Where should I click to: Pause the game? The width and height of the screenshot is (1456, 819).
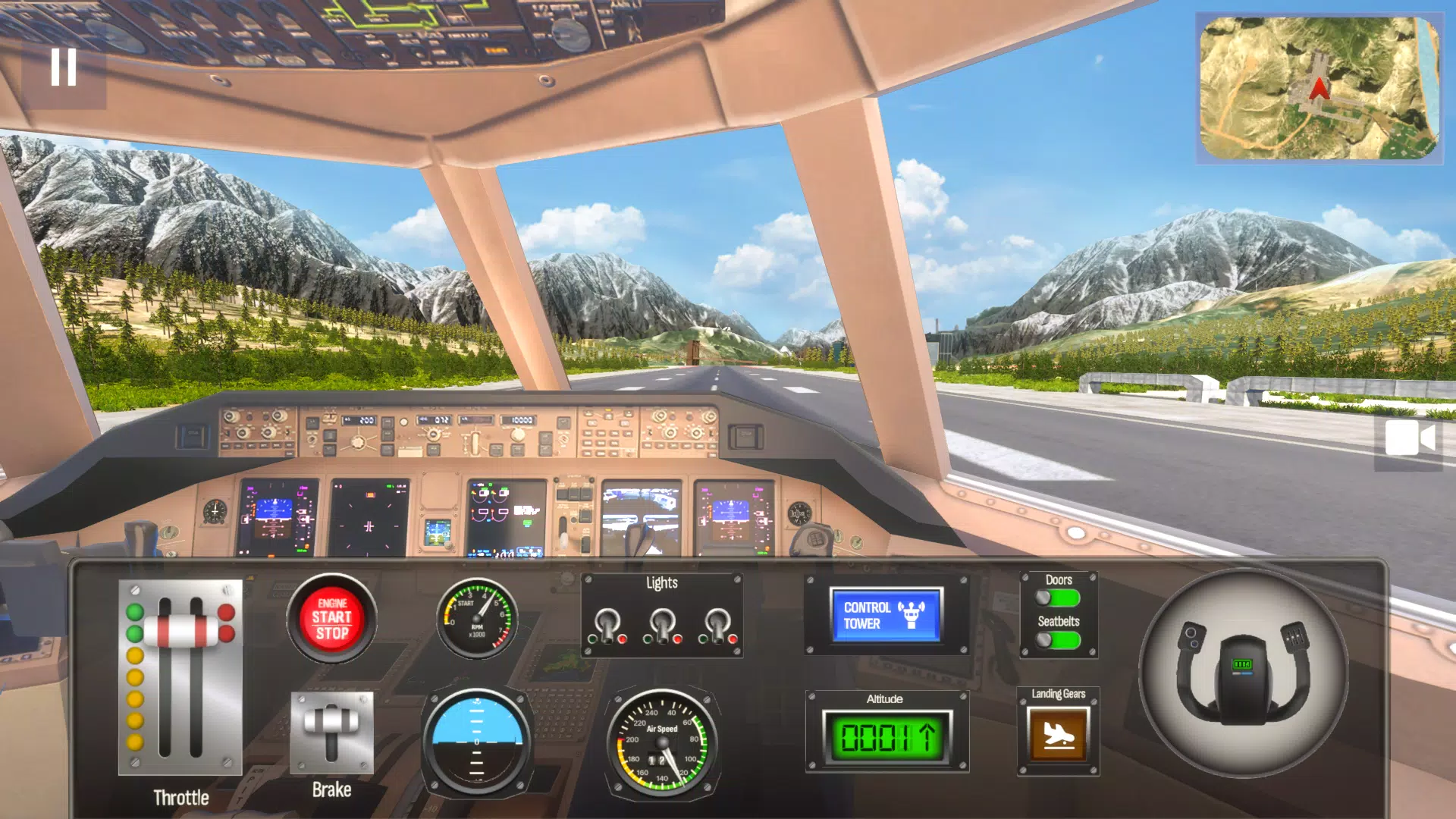tap(64, 68)
